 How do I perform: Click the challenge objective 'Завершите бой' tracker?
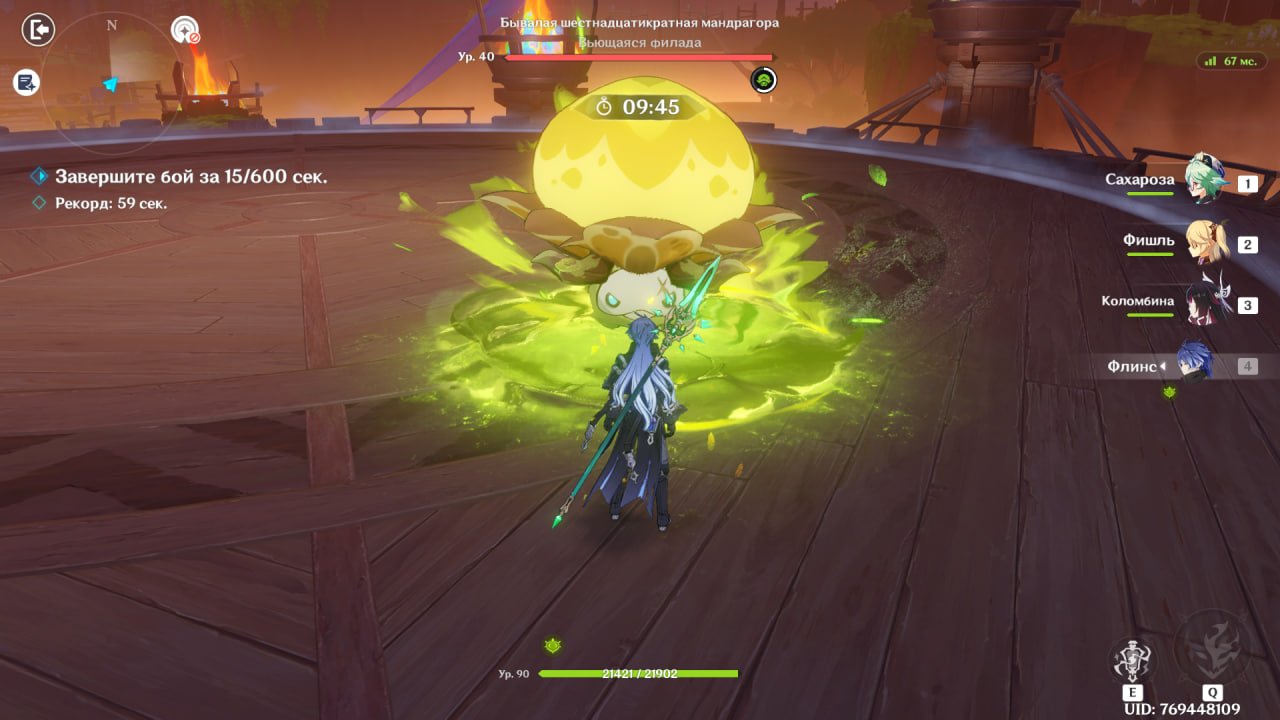(190, 177)
